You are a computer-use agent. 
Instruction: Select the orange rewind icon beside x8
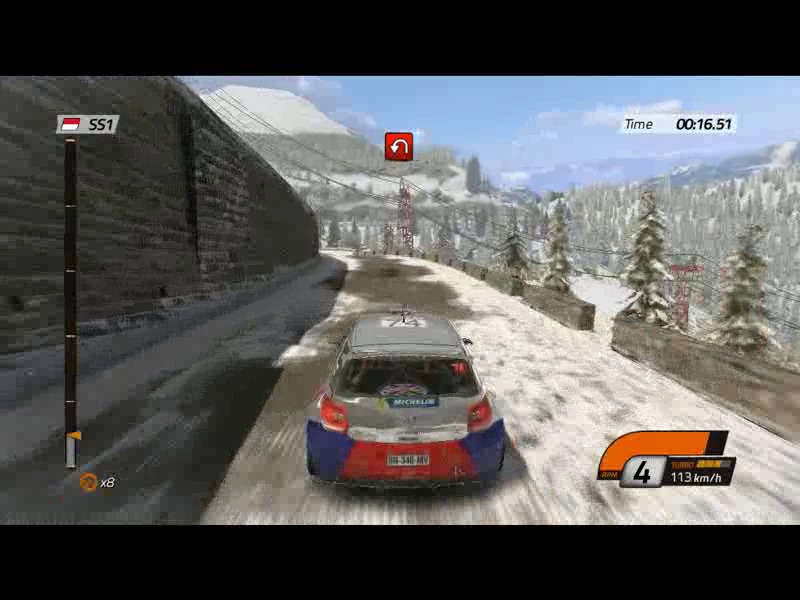pos(88,482)
